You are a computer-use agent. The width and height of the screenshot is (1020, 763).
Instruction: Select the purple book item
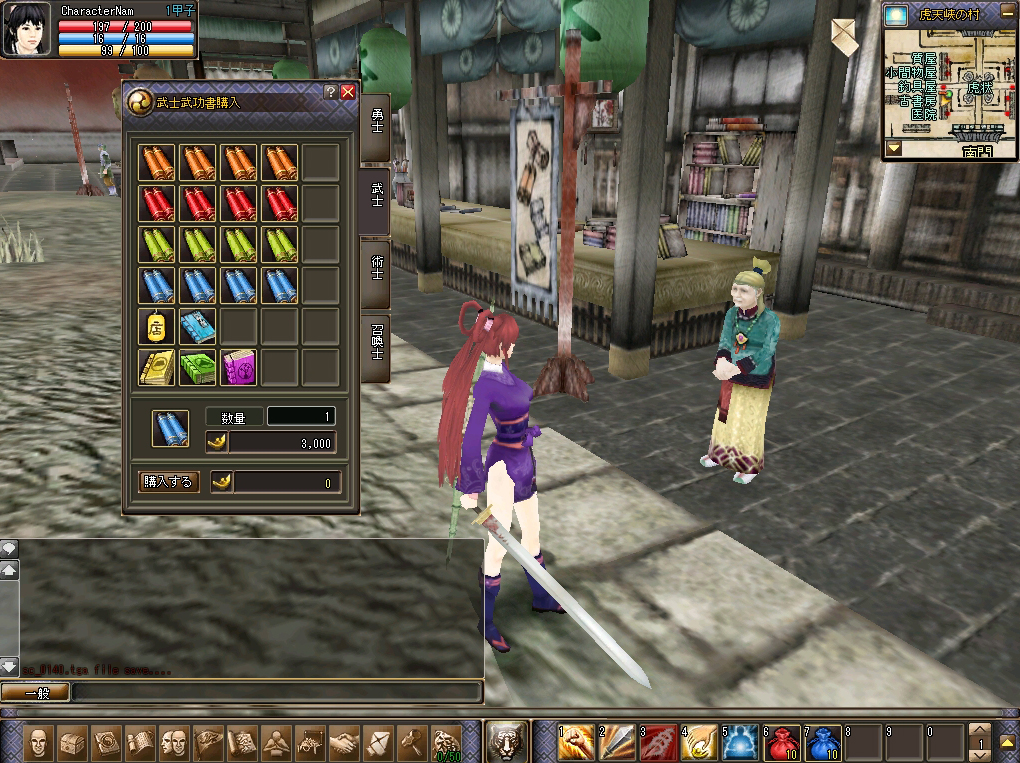[x=238, y=368]
